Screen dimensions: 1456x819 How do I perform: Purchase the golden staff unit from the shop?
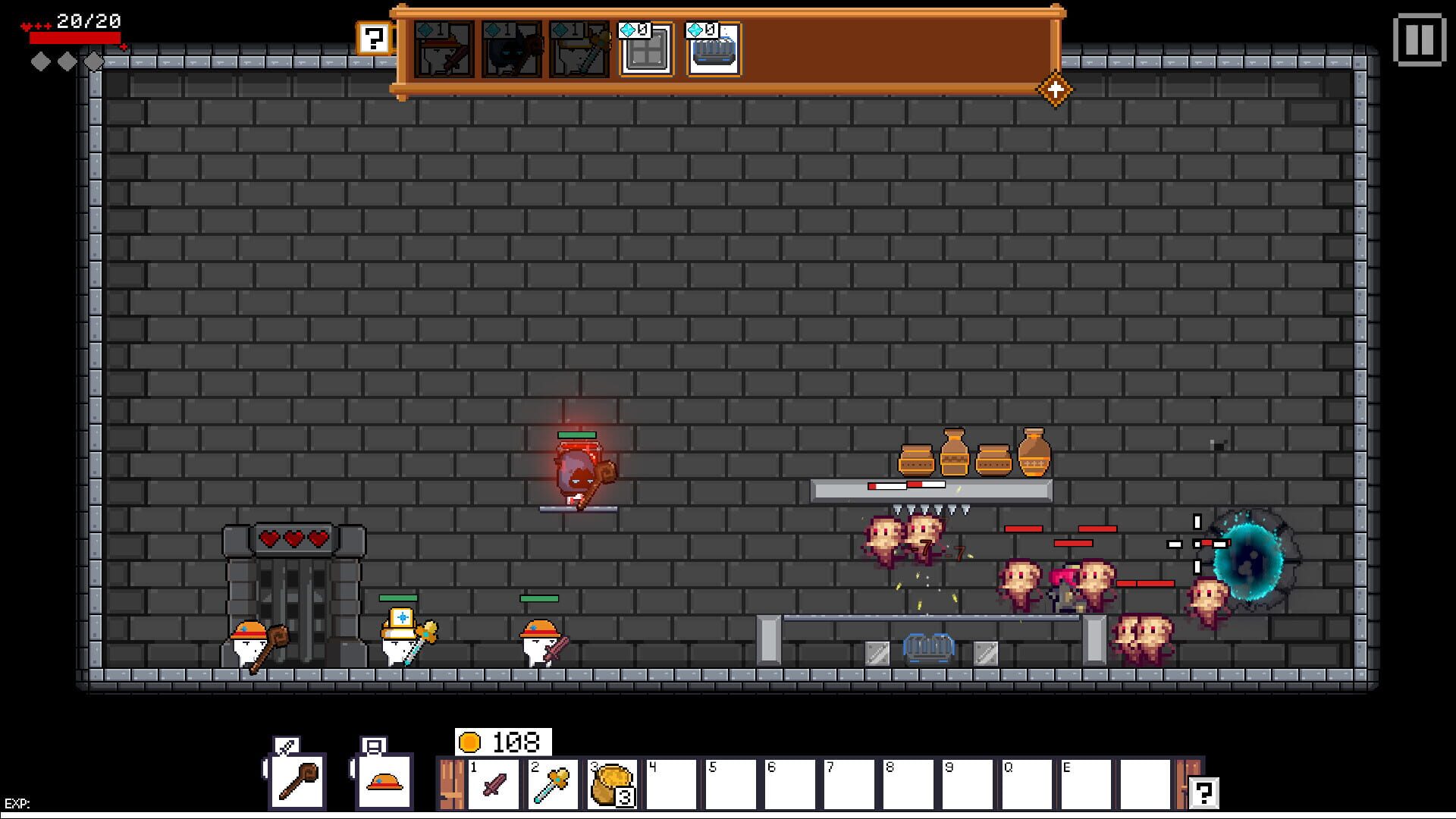pyautogui.click(x=580, y=49)
